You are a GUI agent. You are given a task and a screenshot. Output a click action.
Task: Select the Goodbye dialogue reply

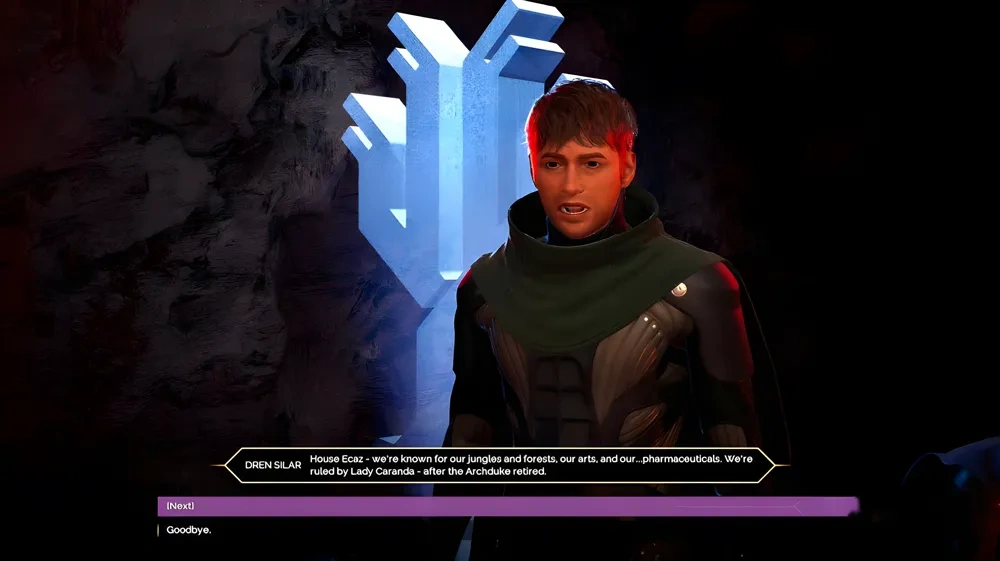[x=189, y=529]
